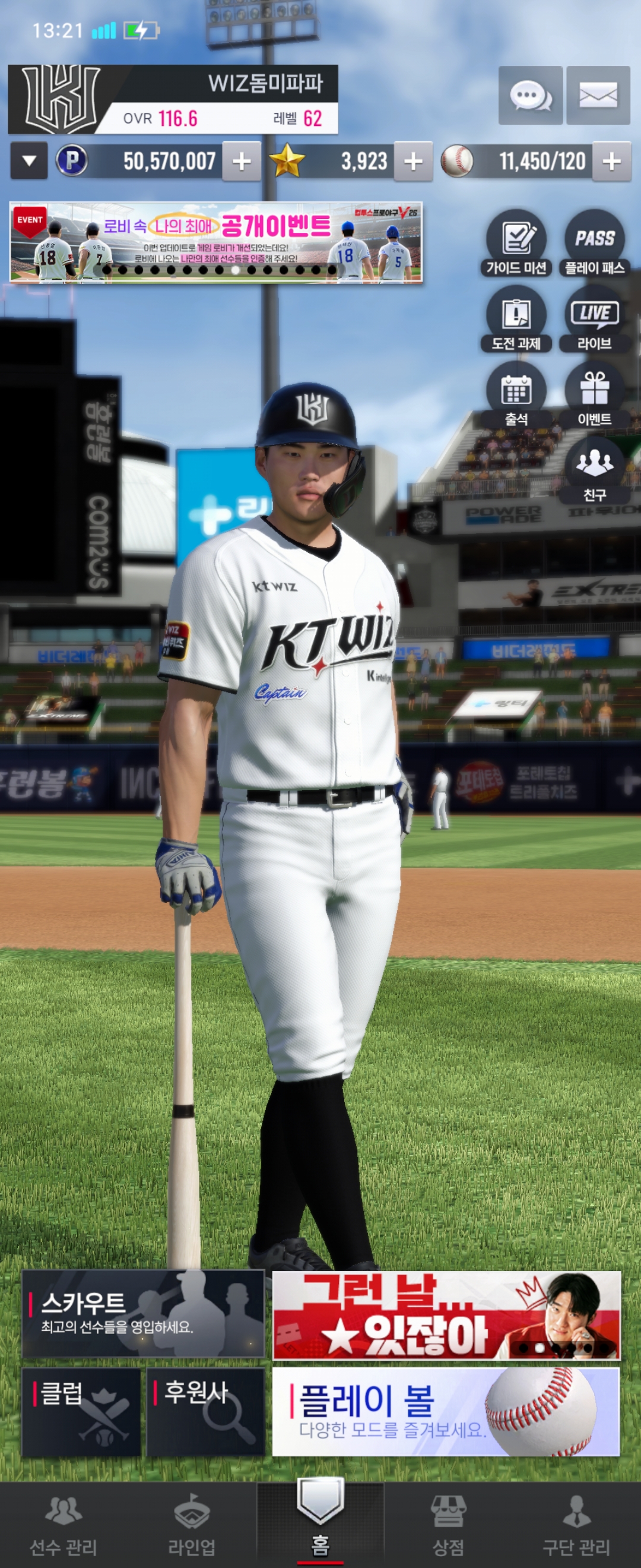This screenshot has height=1568, width=641.
Task: Add more P points with plus button
Action: (242, 162)
